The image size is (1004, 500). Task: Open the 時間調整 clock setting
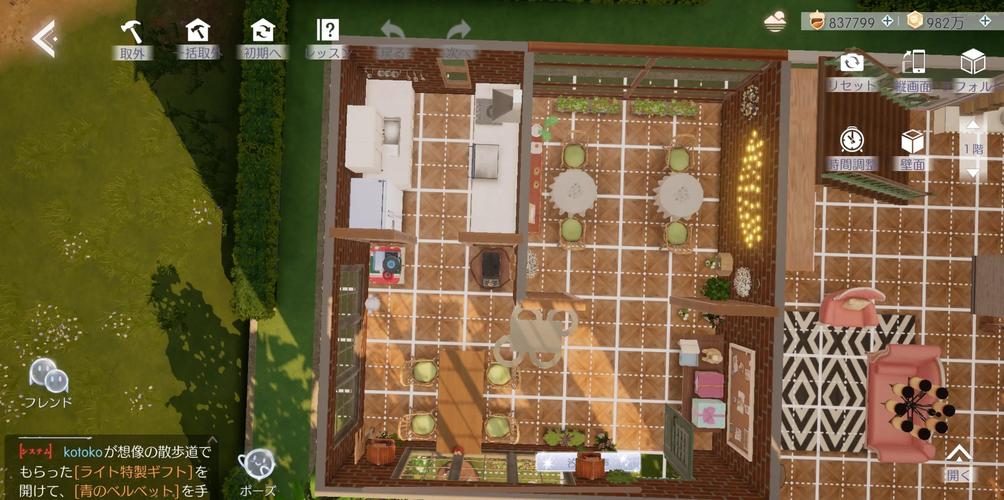point(851,147)
